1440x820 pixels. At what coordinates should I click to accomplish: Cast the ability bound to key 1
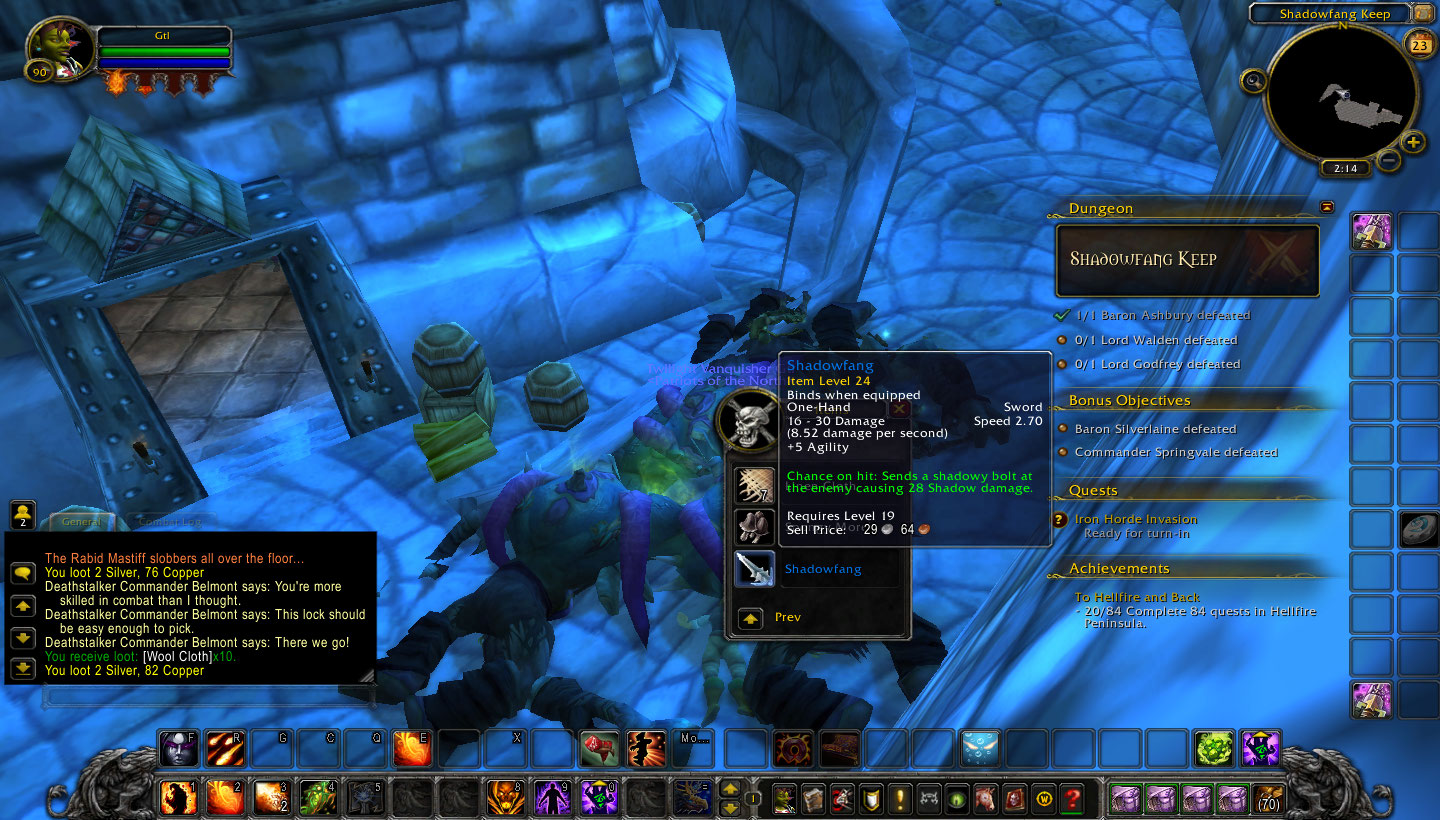[179, 797]
